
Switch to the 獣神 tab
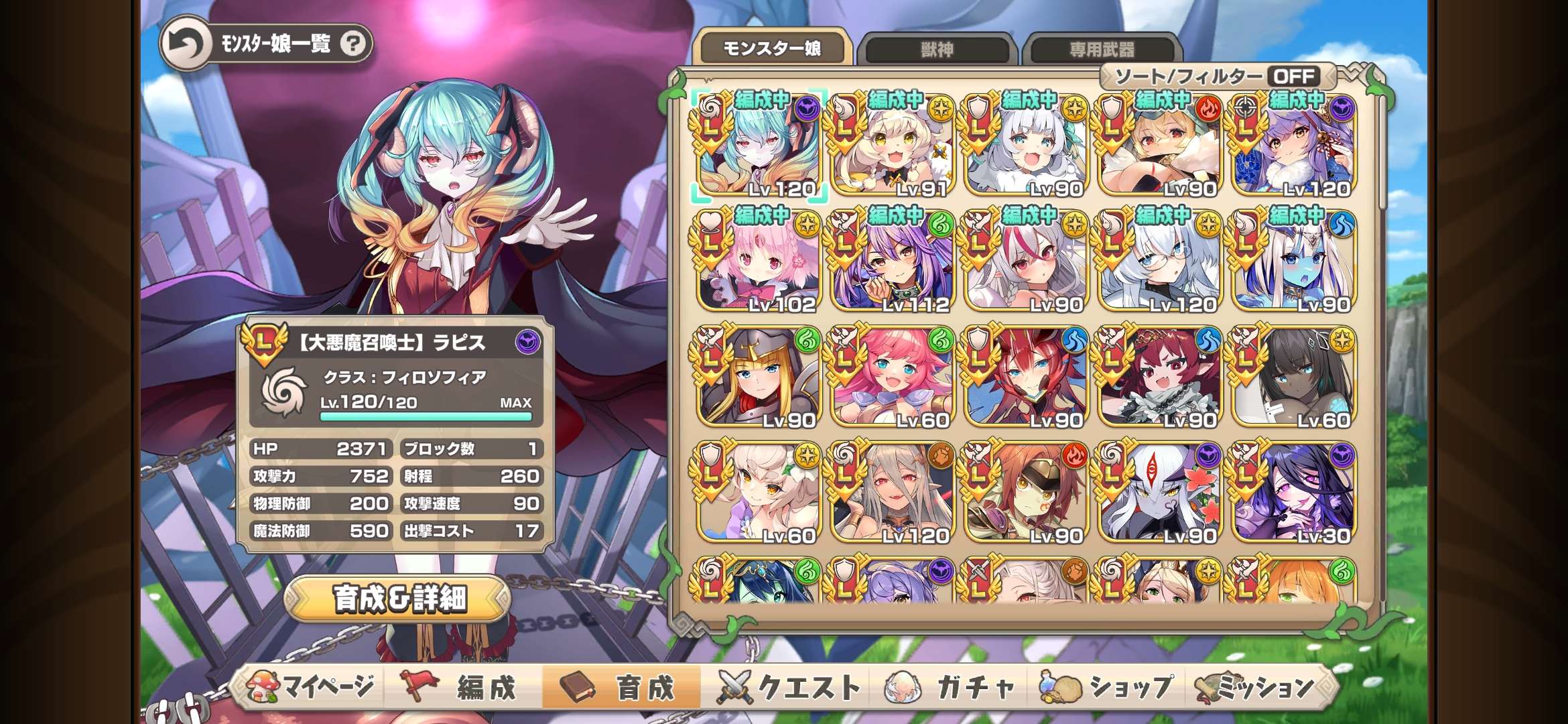(x=937, y=50)
